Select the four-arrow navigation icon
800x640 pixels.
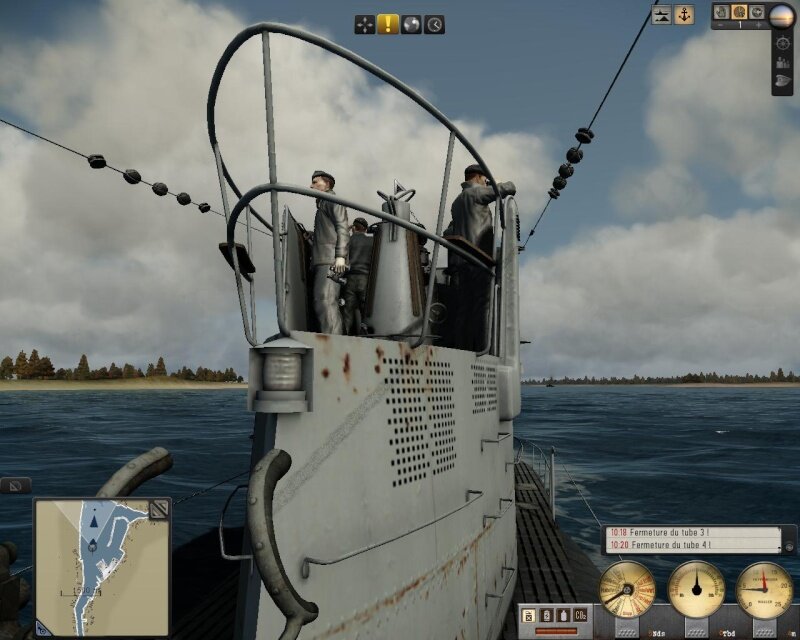pos(365,24)
